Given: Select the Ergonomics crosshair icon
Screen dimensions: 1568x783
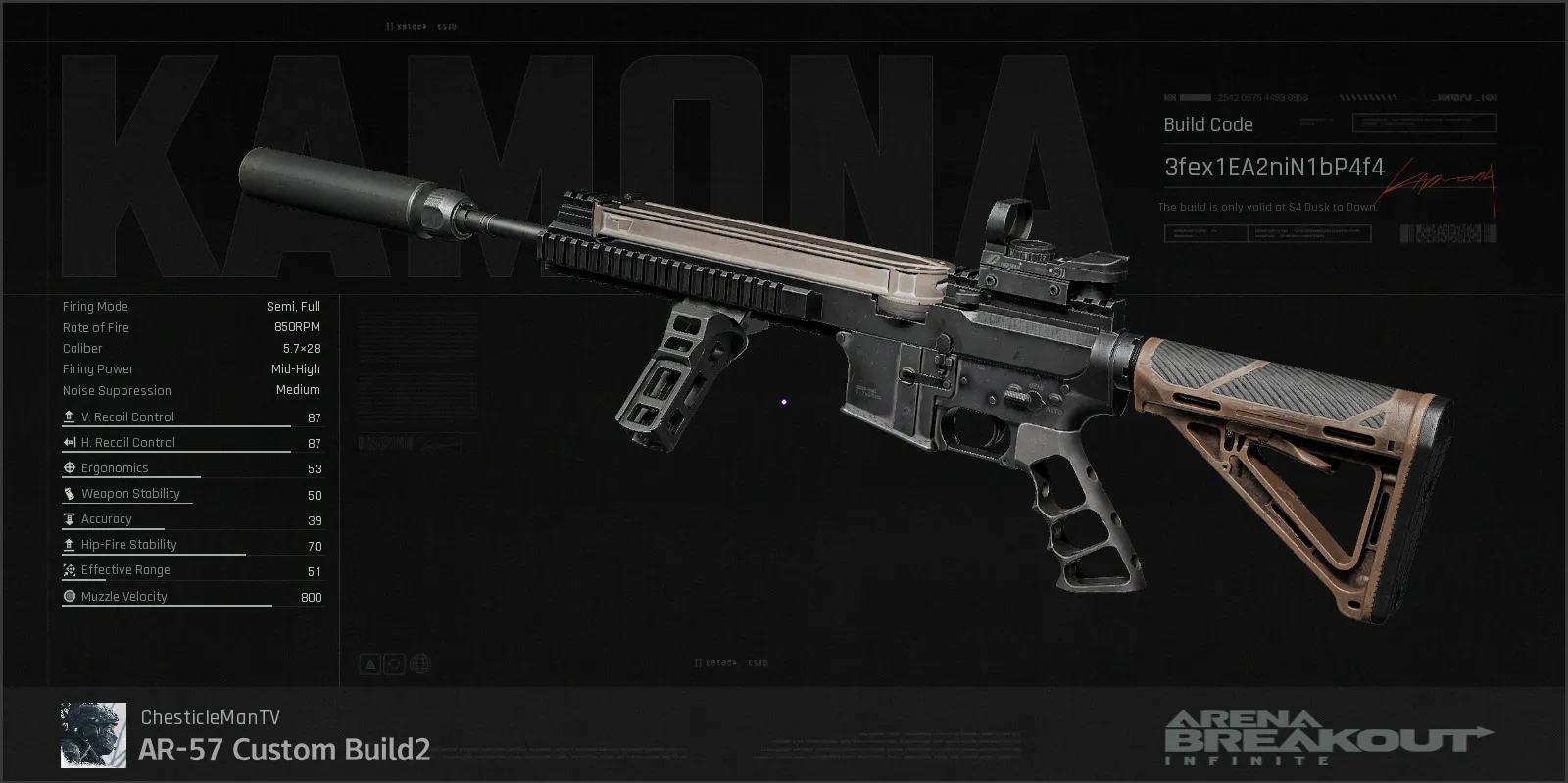Looking at the screenshot, I should point(69,467).
